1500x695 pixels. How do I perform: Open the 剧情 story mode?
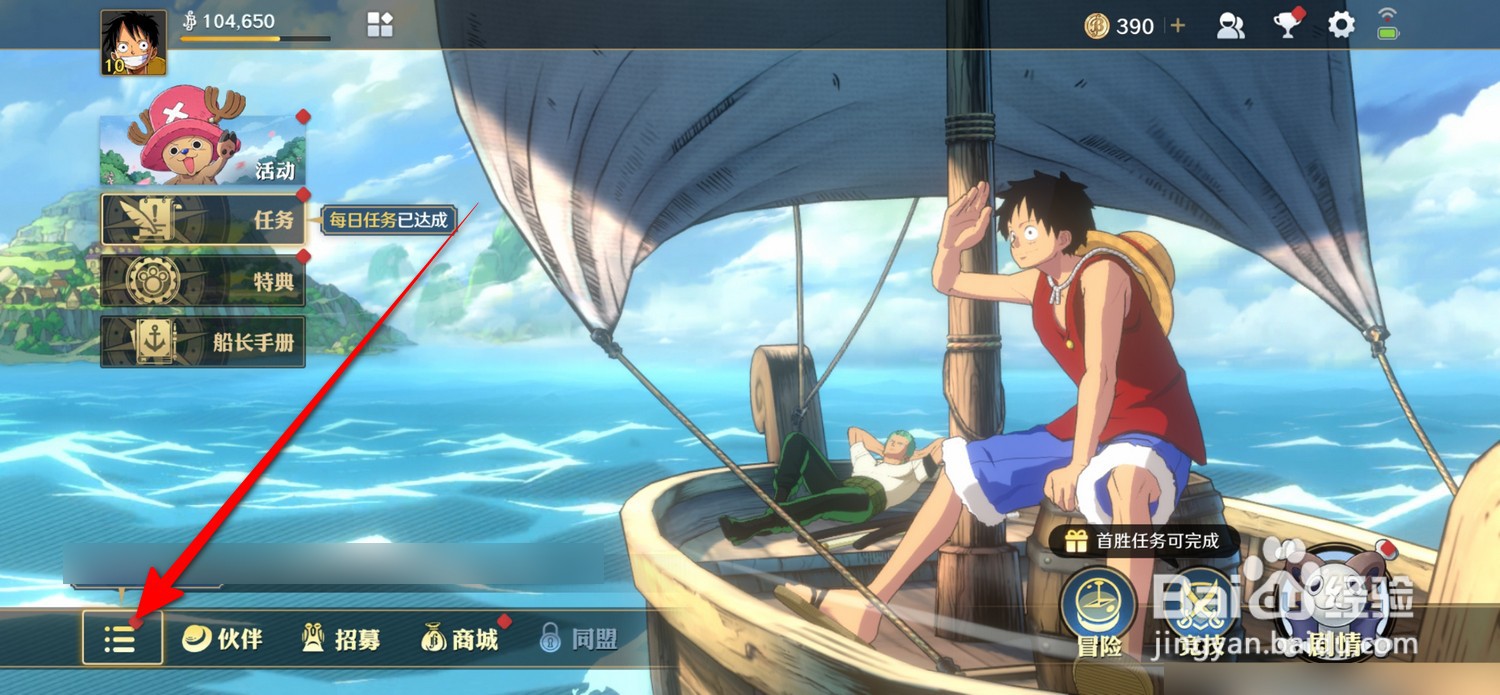tap(1339, 612)
